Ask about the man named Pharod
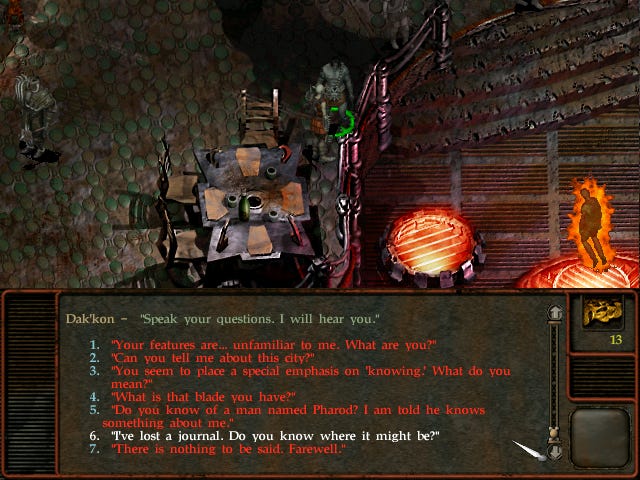The width and height of the screenshot is (640, 480). click(x=298, y=410)
